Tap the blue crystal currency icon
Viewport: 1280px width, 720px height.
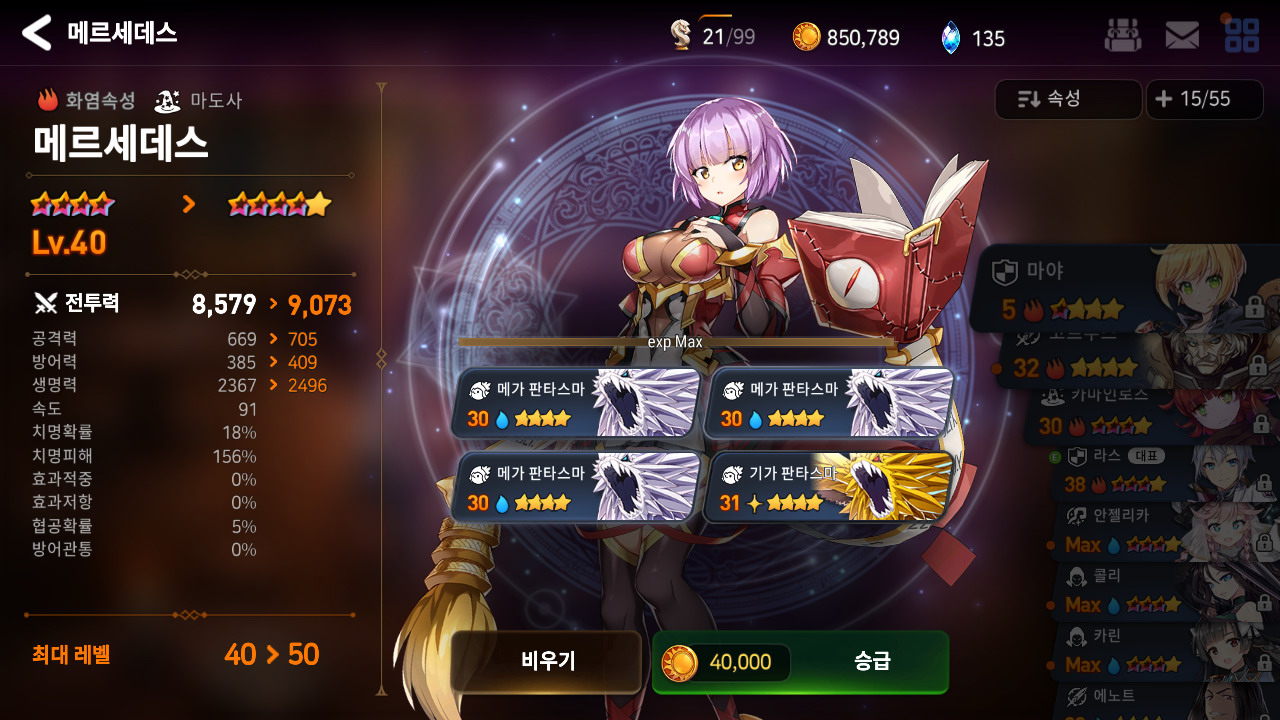[950, 38]
